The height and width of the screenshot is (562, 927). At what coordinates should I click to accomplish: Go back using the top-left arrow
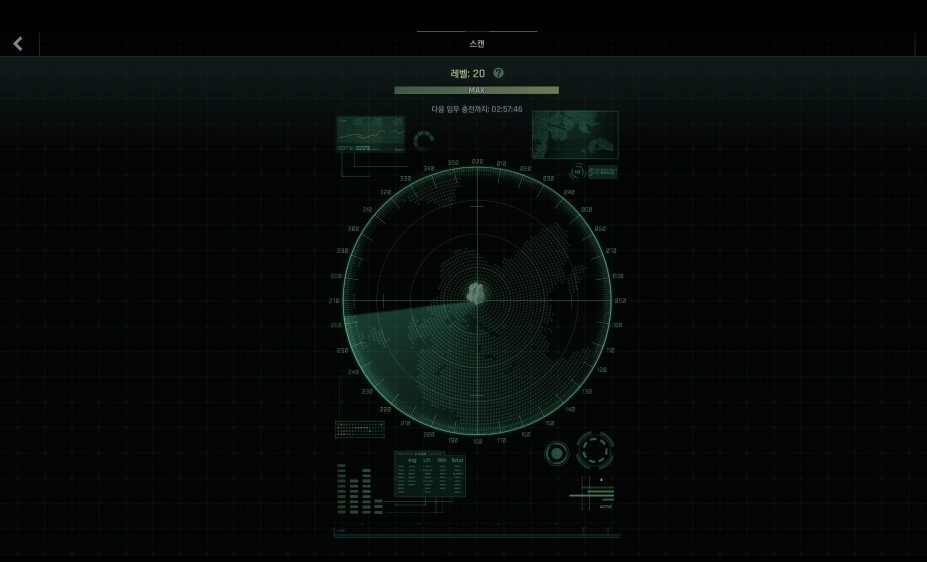(x=17, y=43)
